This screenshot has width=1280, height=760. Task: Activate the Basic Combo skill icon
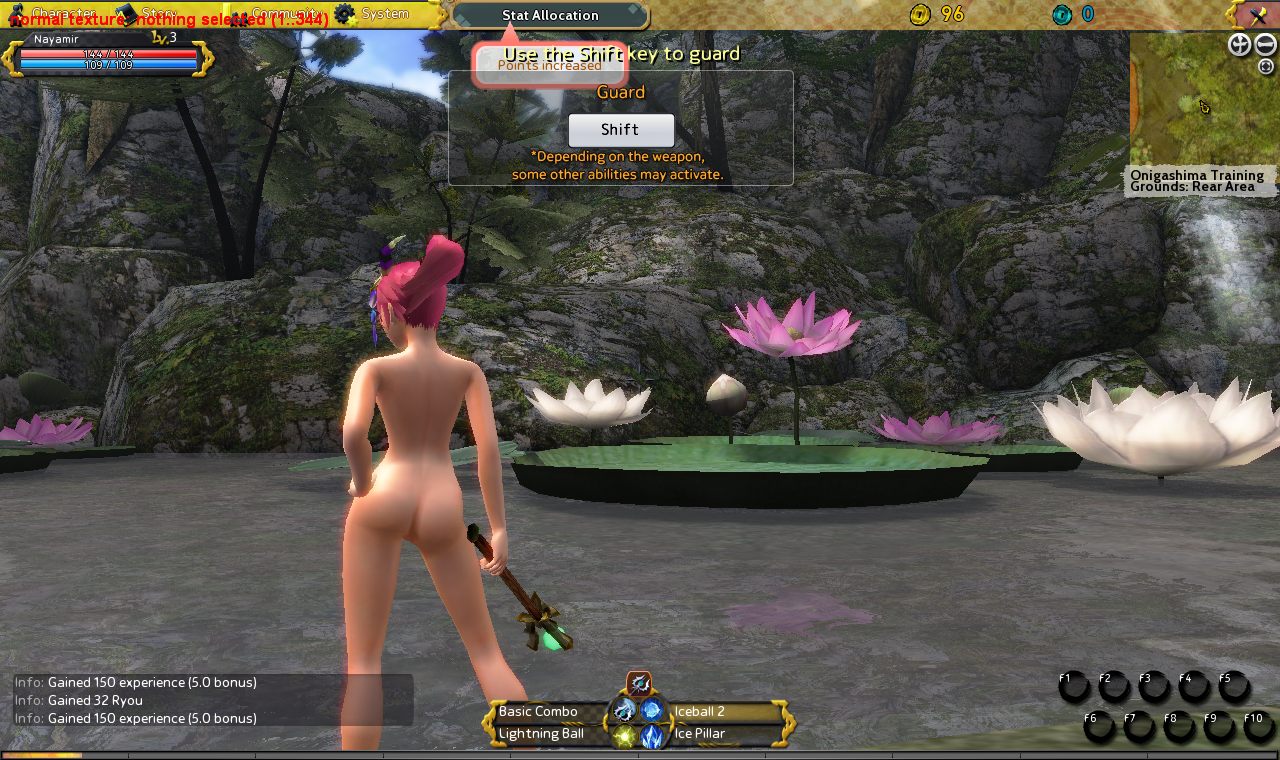click(x=625, y=711)
